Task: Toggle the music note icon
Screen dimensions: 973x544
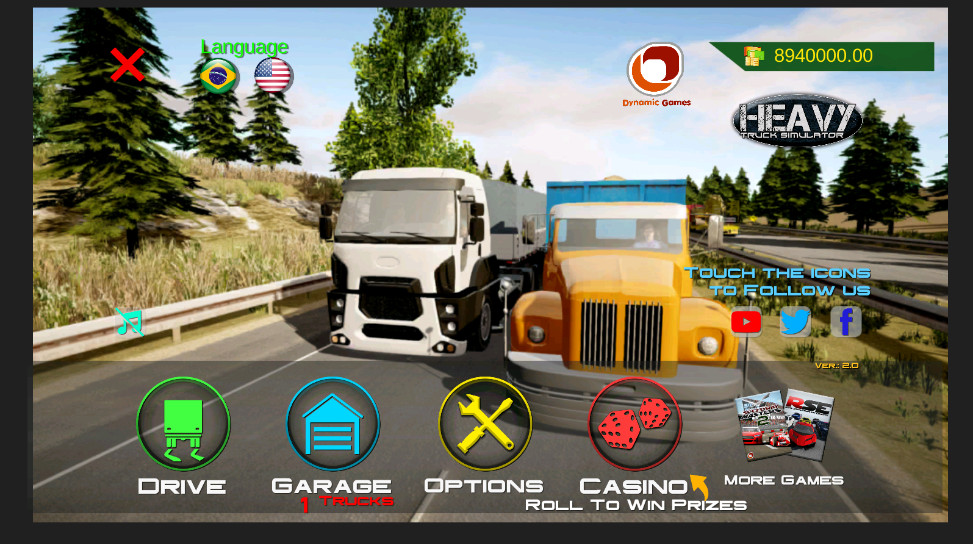Action: tap(129, 321)
